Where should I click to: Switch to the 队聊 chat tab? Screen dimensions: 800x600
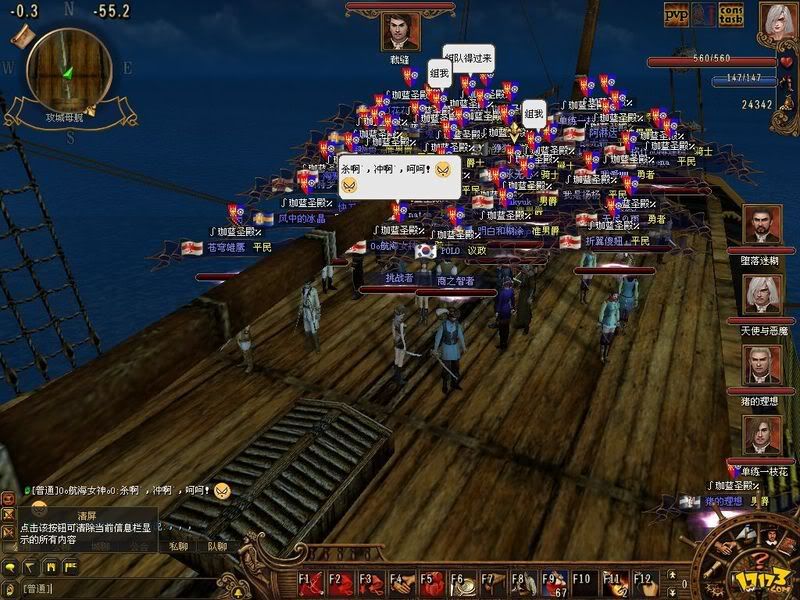click(217, 547)
